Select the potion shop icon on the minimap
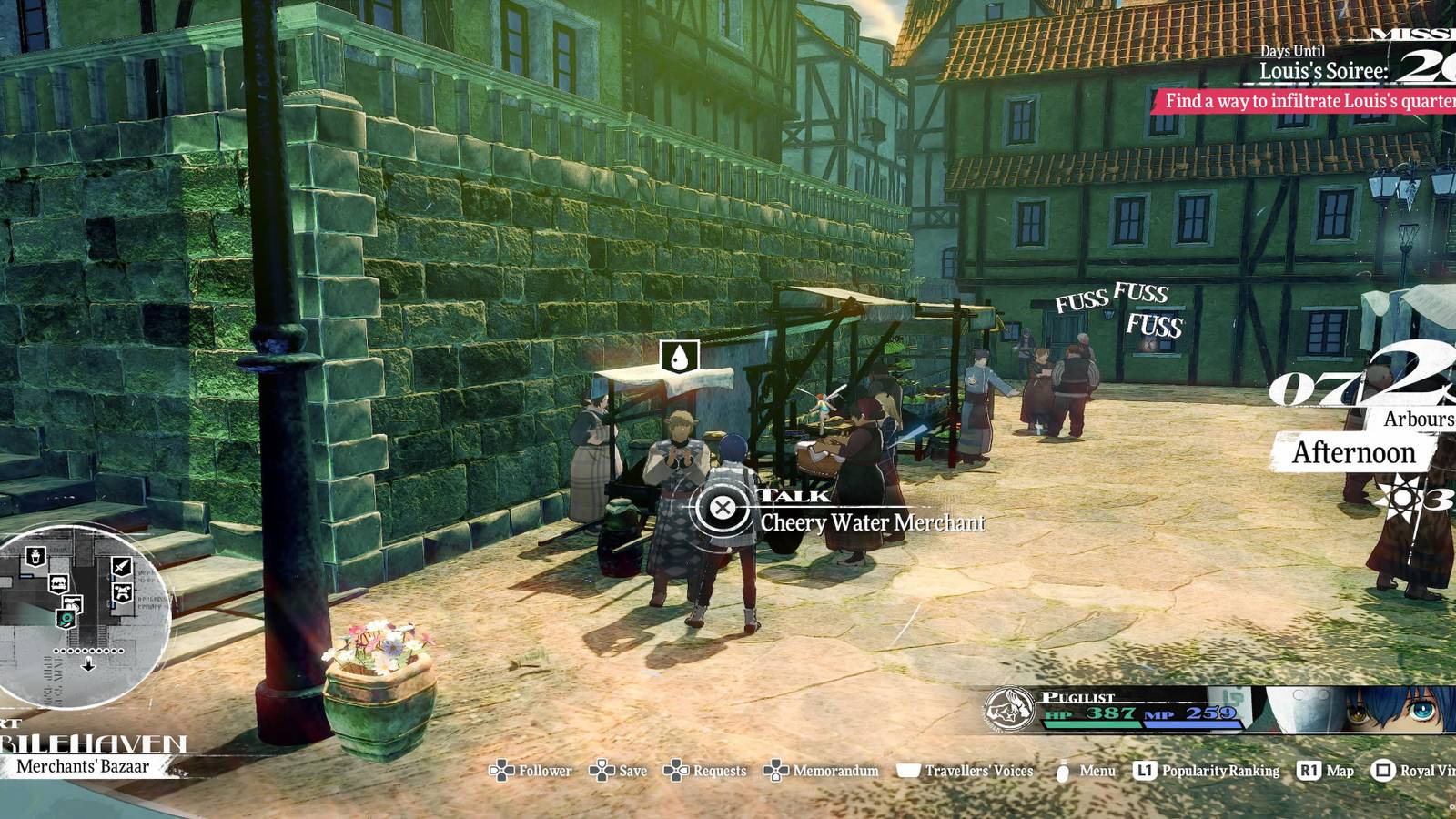Viewport: 1456px width, 819px height. [x=35, y=558]
